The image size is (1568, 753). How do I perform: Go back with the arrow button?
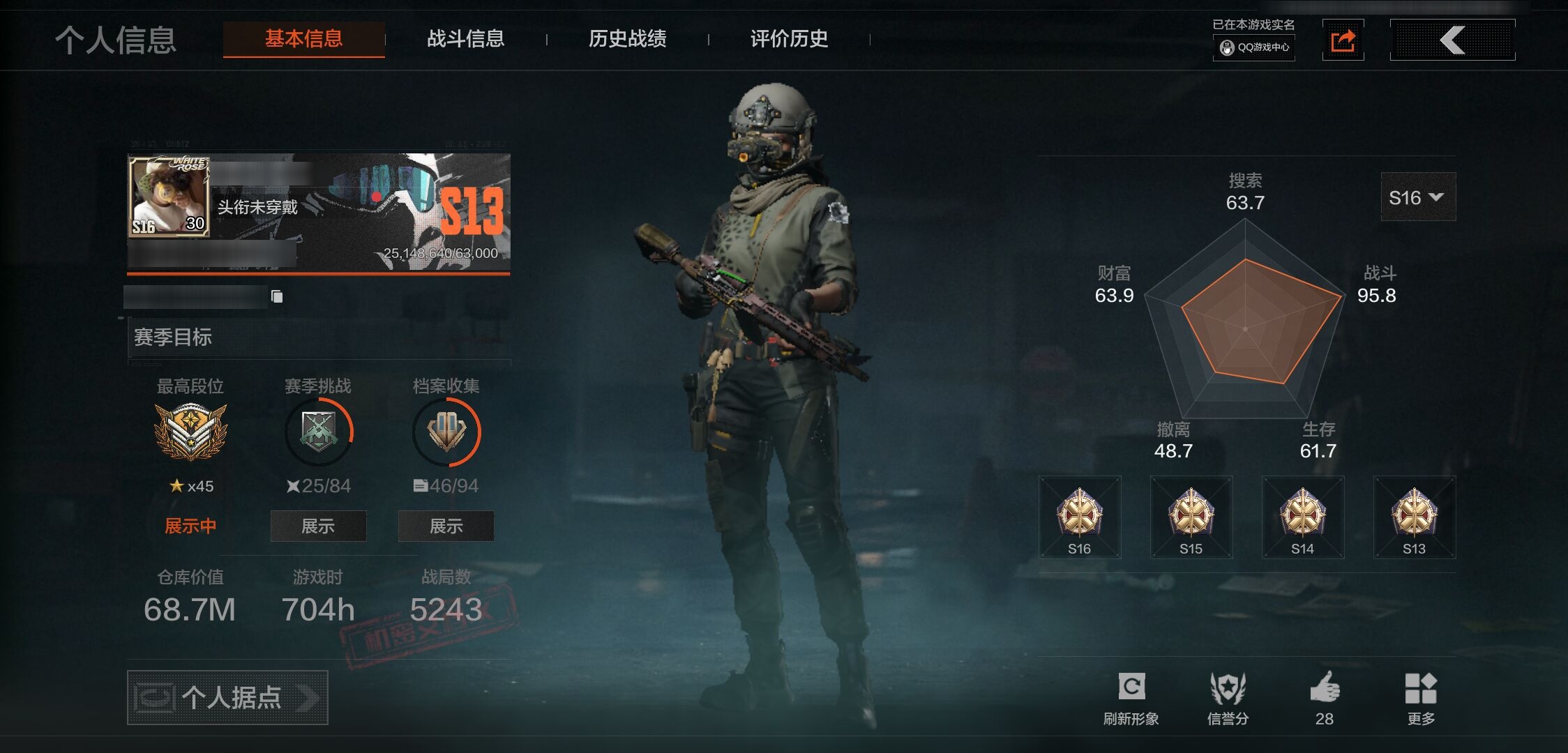click(x=1452, y=40)
